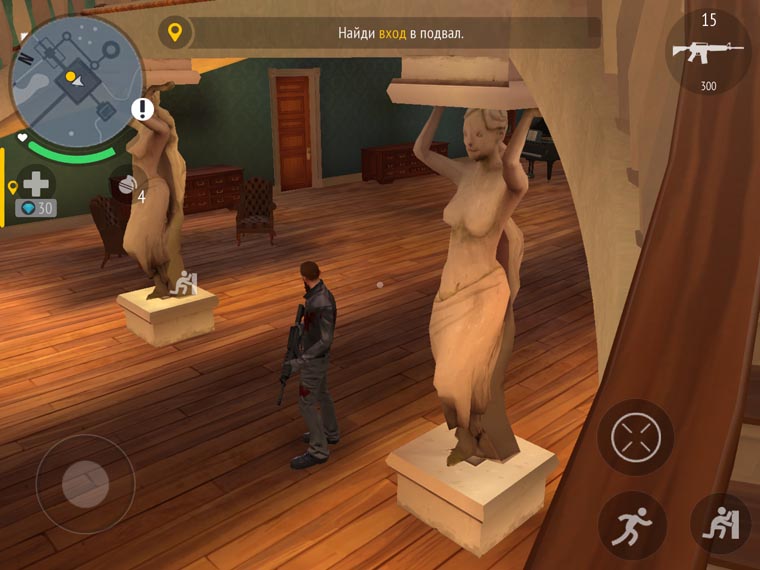Tap the exclamation mark alert icon
The image size is (760, 570).
coord(144,109)
